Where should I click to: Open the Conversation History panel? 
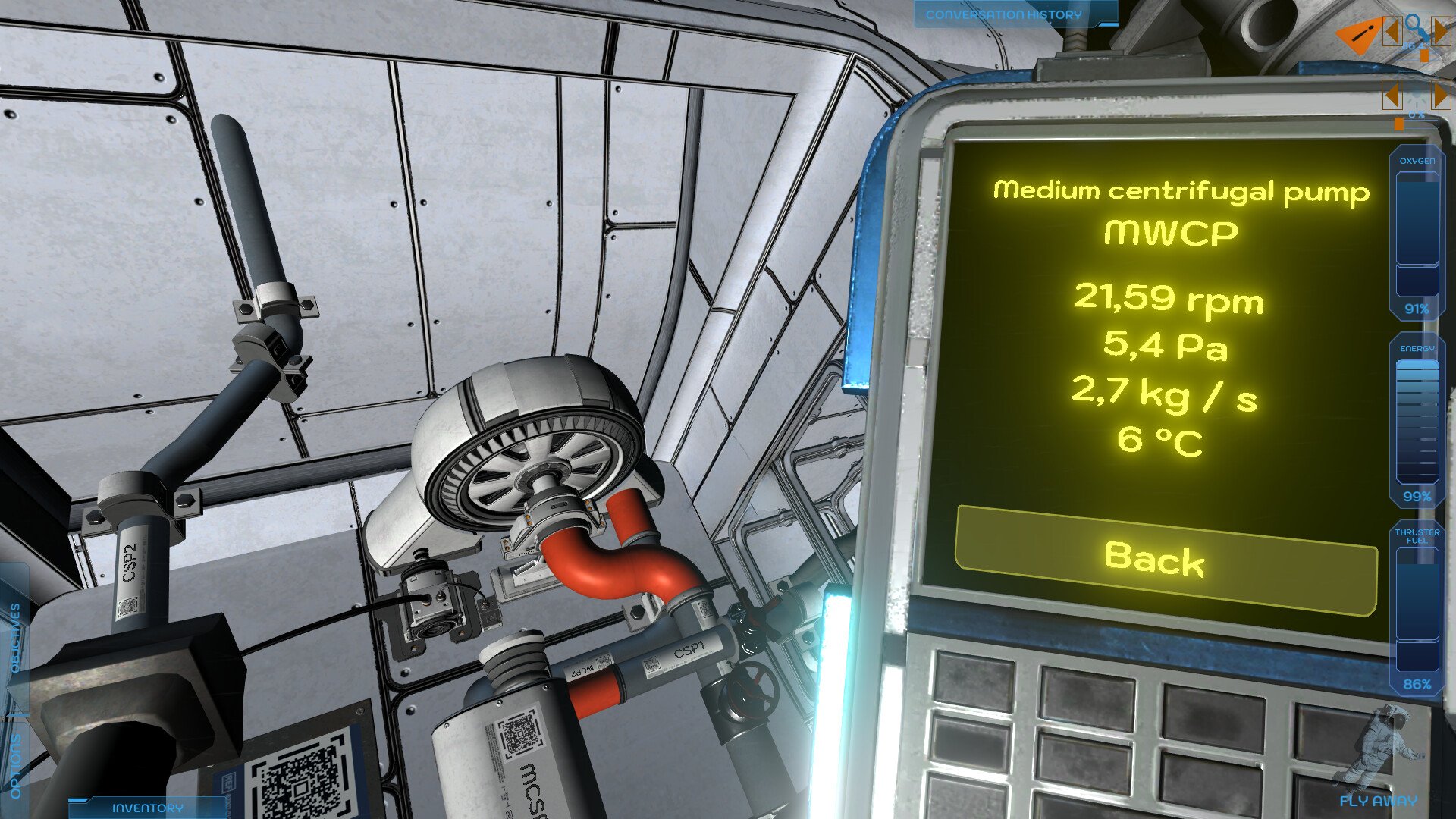1003,14
